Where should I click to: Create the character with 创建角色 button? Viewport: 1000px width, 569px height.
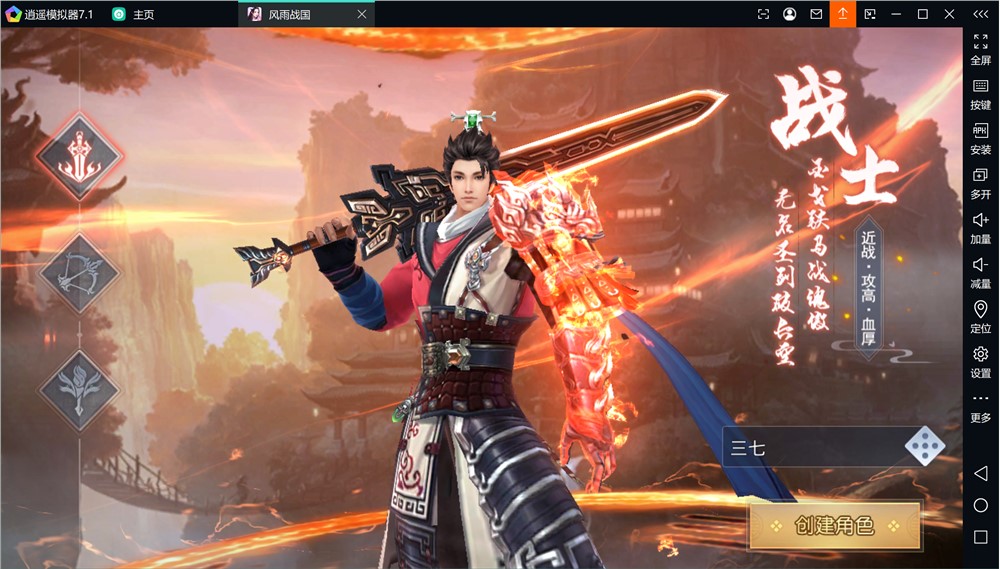pos(834,525)
